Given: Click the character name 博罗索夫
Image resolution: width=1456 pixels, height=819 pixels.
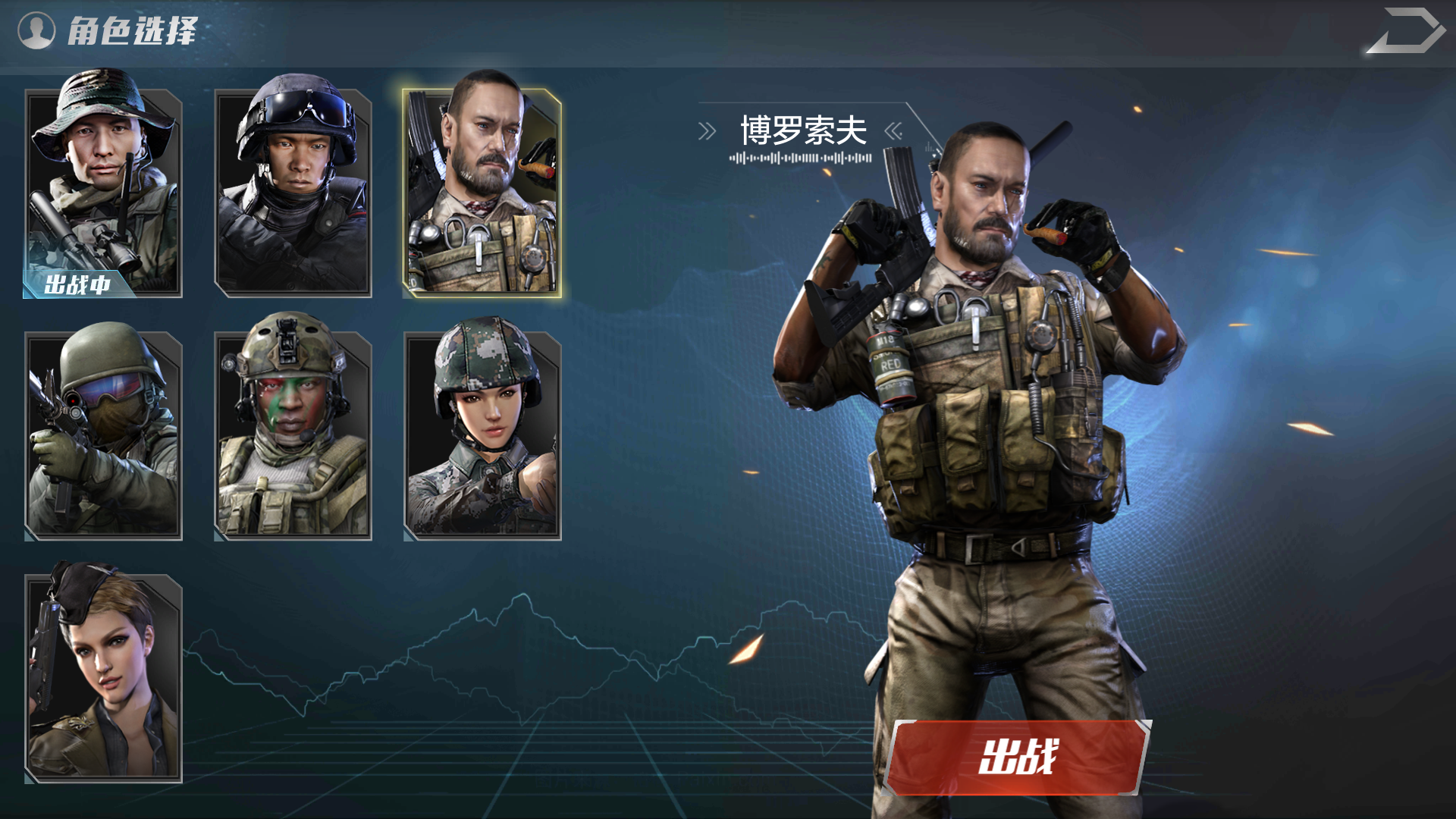Looking at the screenshot, I should [x=804, y=129].
